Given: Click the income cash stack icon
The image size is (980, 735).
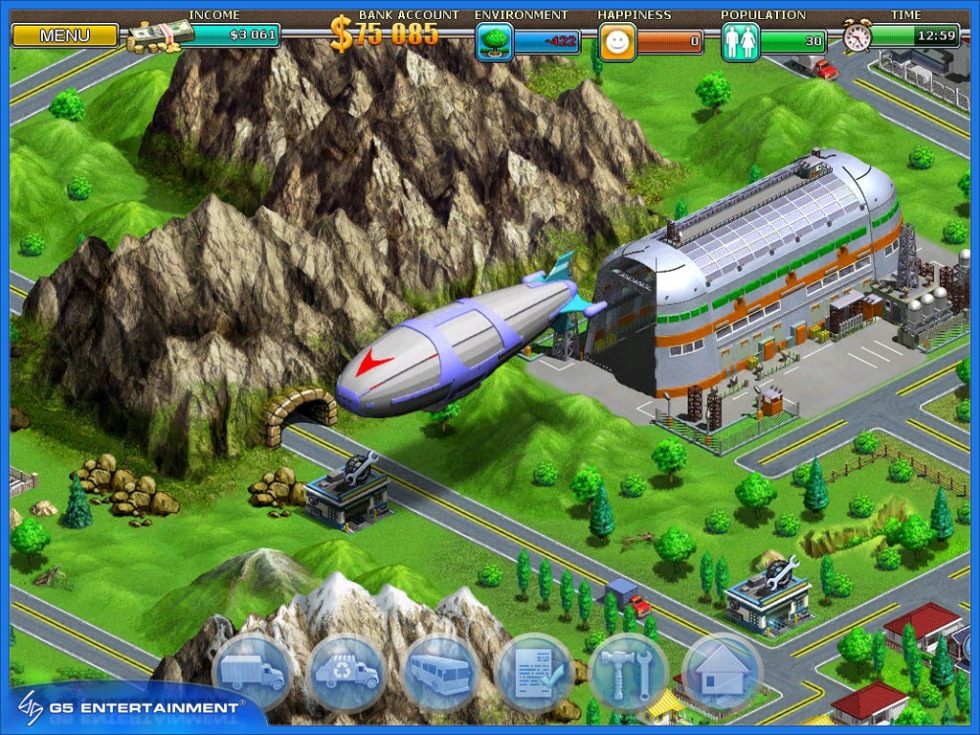Looking at the screenshot, I should click(160, 36).
